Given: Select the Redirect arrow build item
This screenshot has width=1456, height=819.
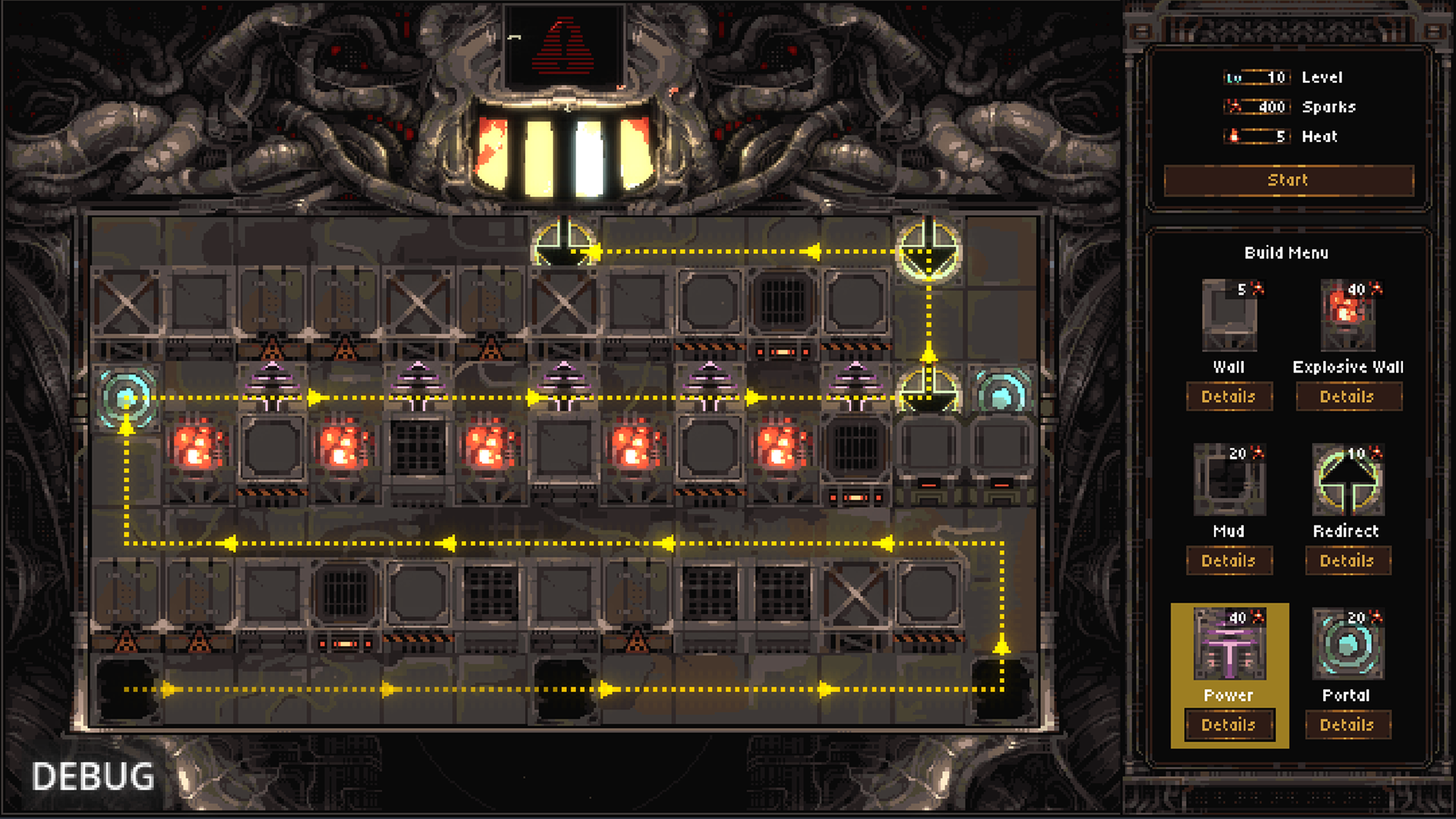Looking at the screenshot, I should point(1348,480).
